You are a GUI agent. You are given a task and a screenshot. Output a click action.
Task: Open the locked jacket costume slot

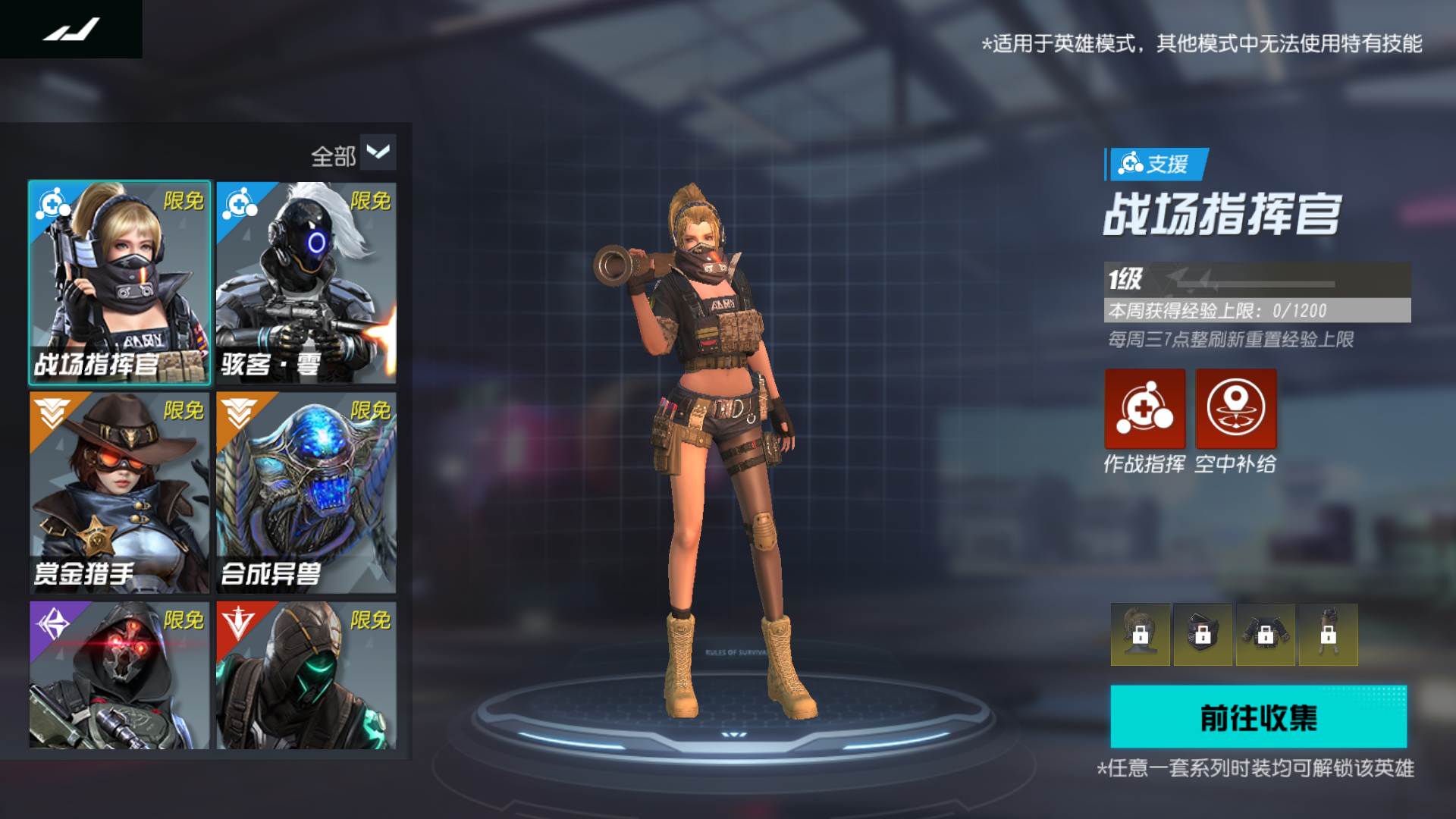(1266, 635)
